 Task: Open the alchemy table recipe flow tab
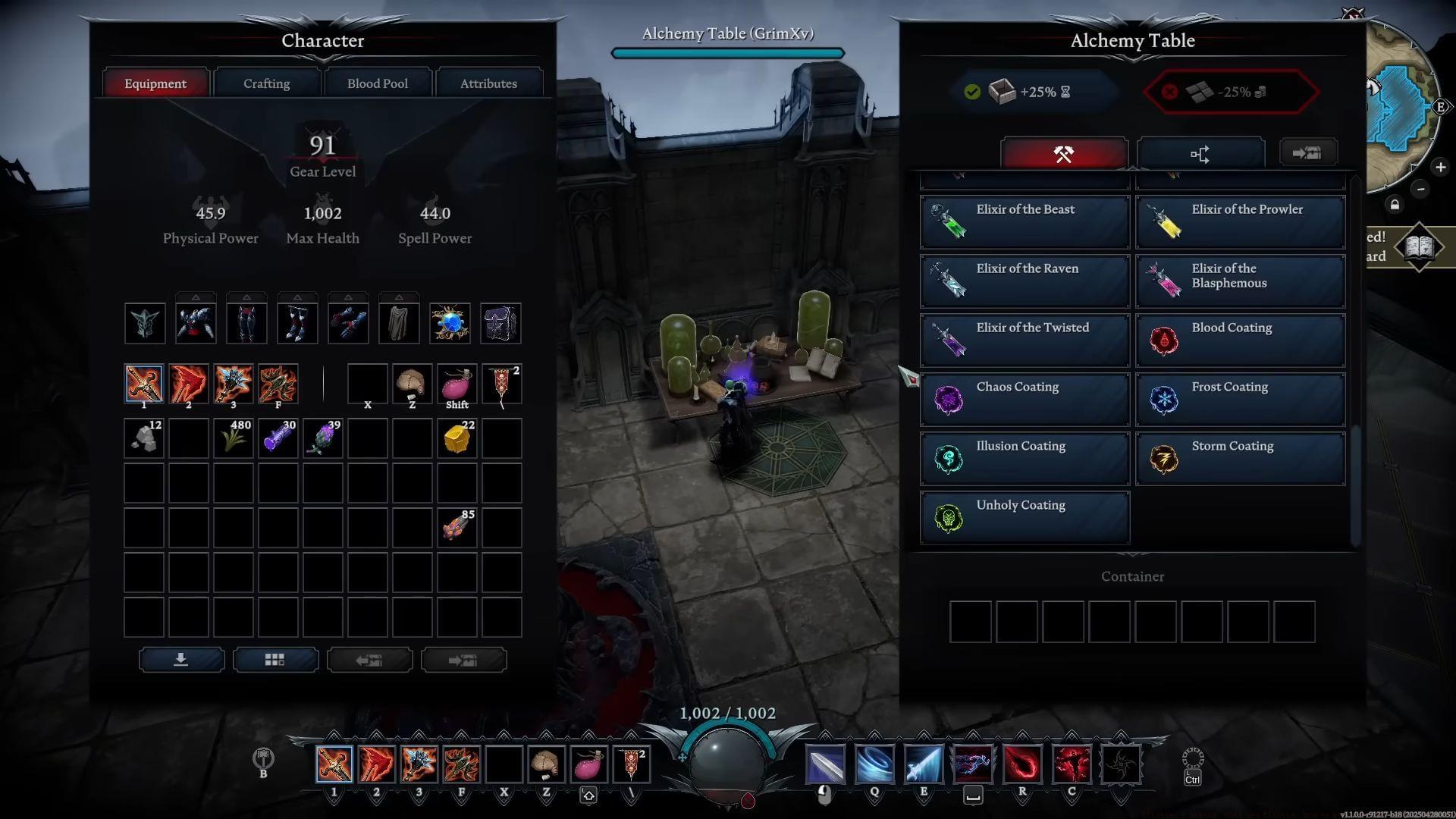[1200, 155]
